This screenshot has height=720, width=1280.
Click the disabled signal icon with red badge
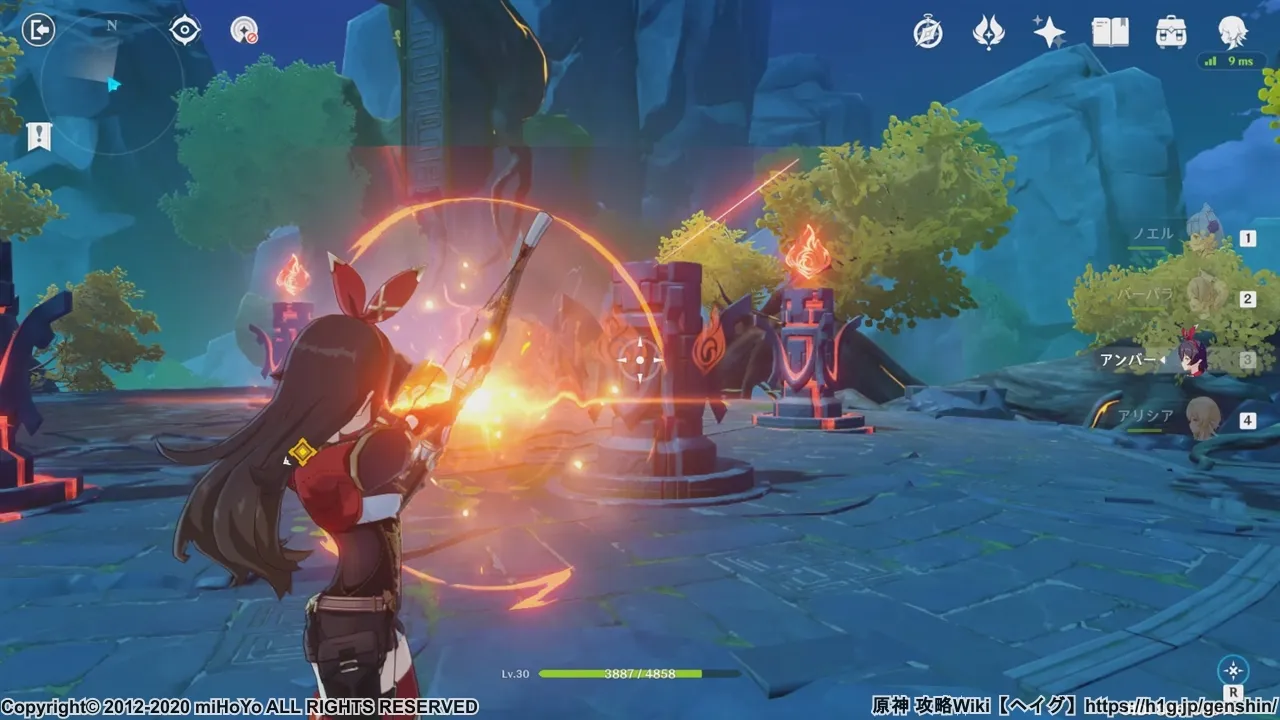[243, 31]
